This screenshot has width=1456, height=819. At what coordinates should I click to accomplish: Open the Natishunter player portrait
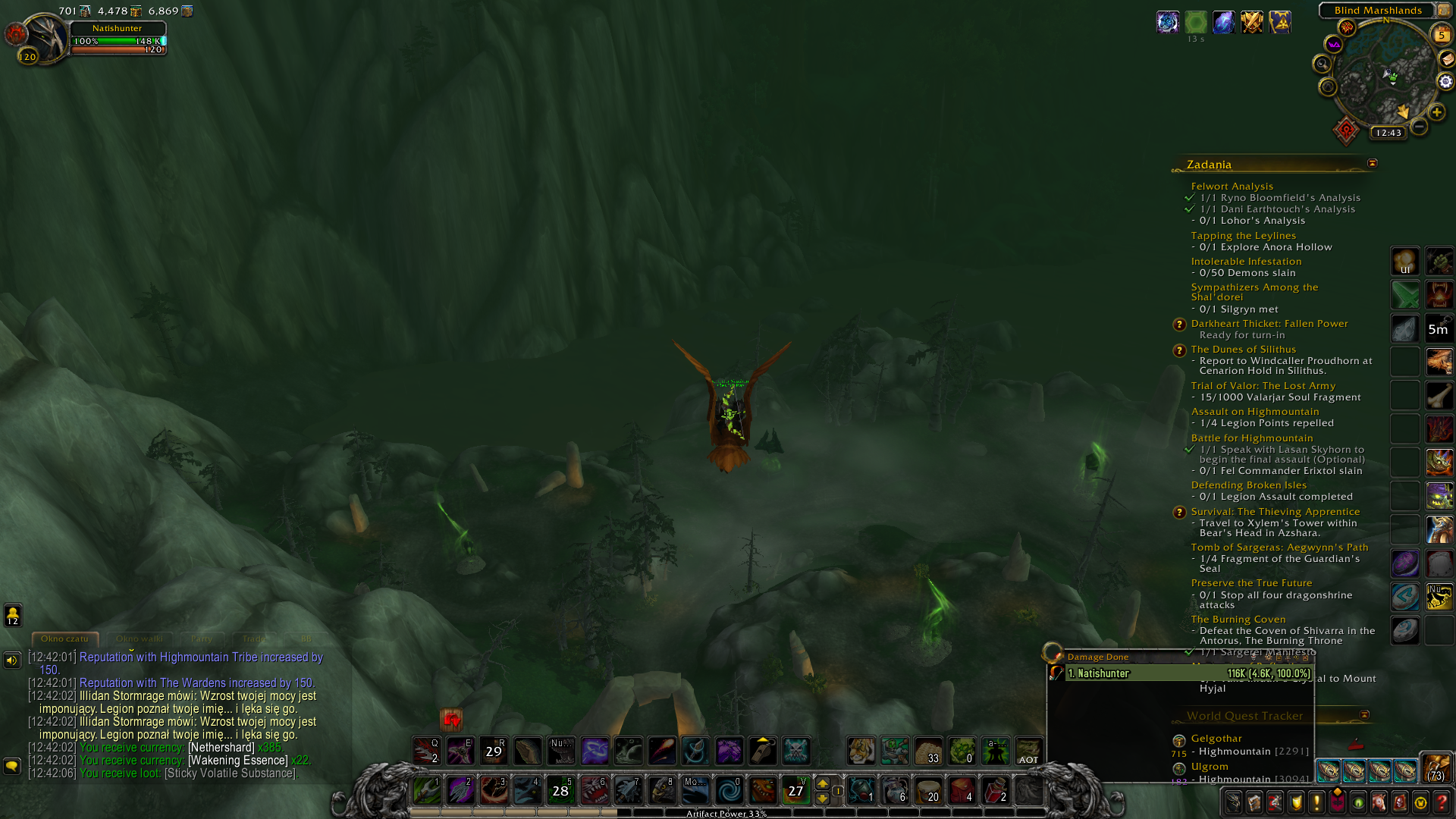click(45, 38)
